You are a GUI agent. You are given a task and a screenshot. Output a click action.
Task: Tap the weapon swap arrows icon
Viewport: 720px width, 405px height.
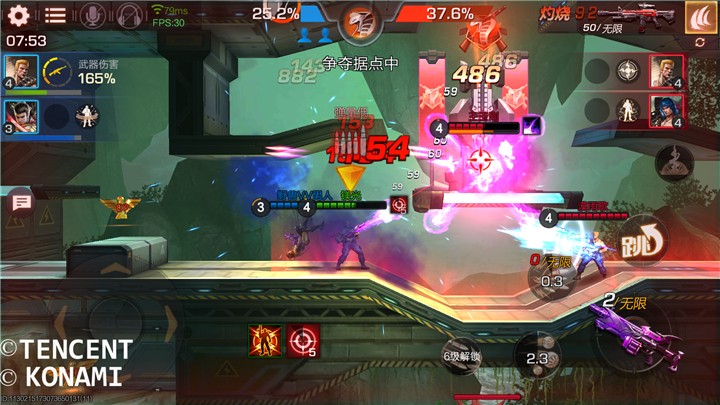[x=699, y=43]
